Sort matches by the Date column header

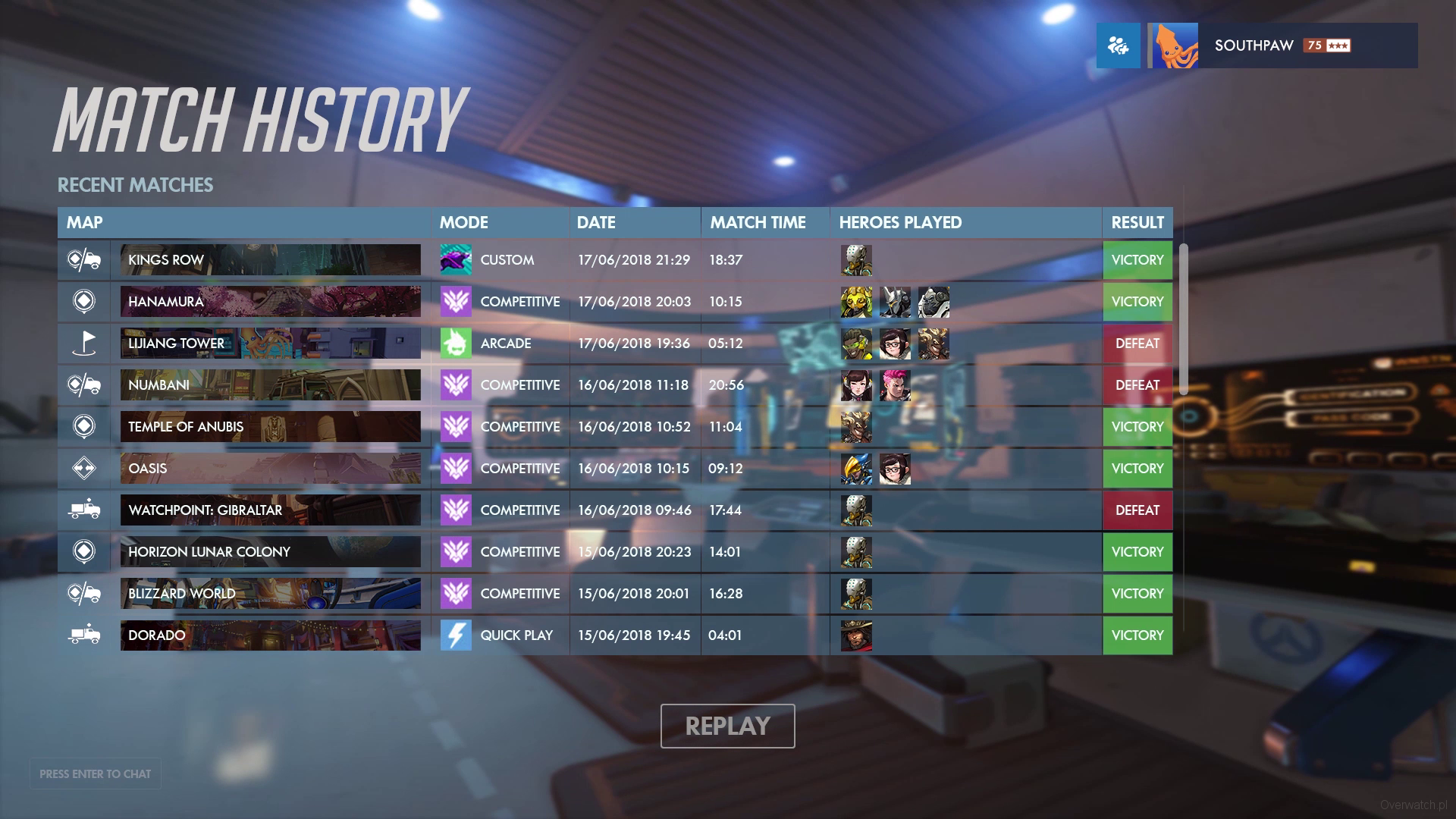[x=596, y=222]
